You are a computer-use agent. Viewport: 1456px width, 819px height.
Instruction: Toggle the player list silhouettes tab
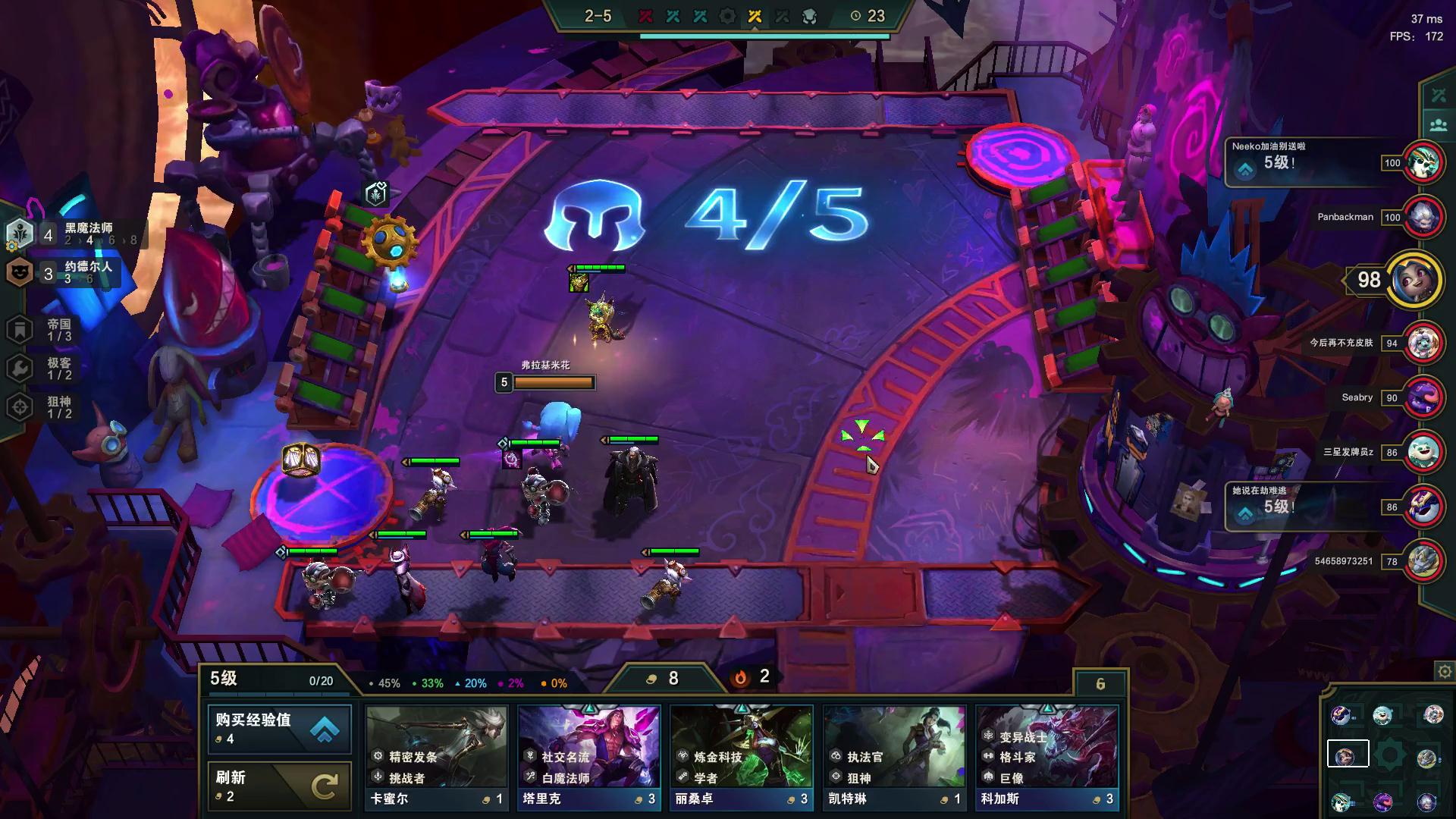1439,124
